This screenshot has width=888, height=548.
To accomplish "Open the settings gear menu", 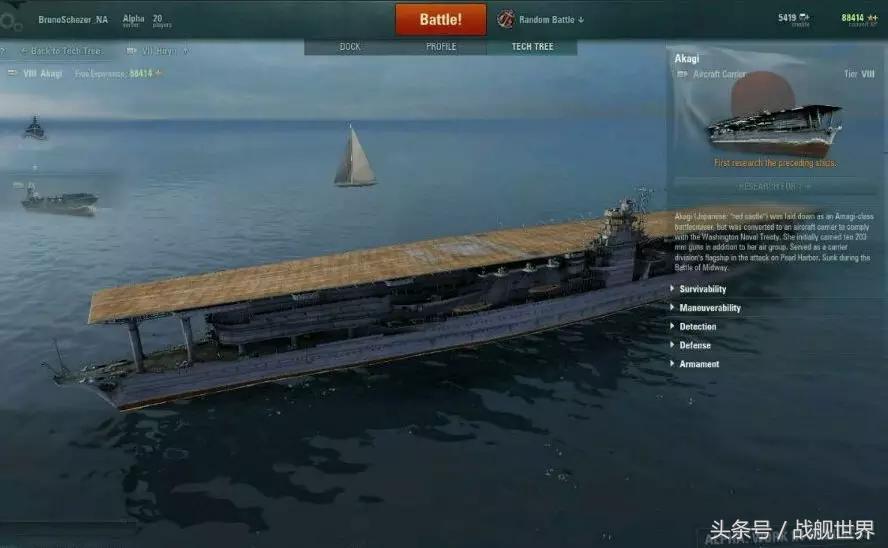I will [13, 21].
